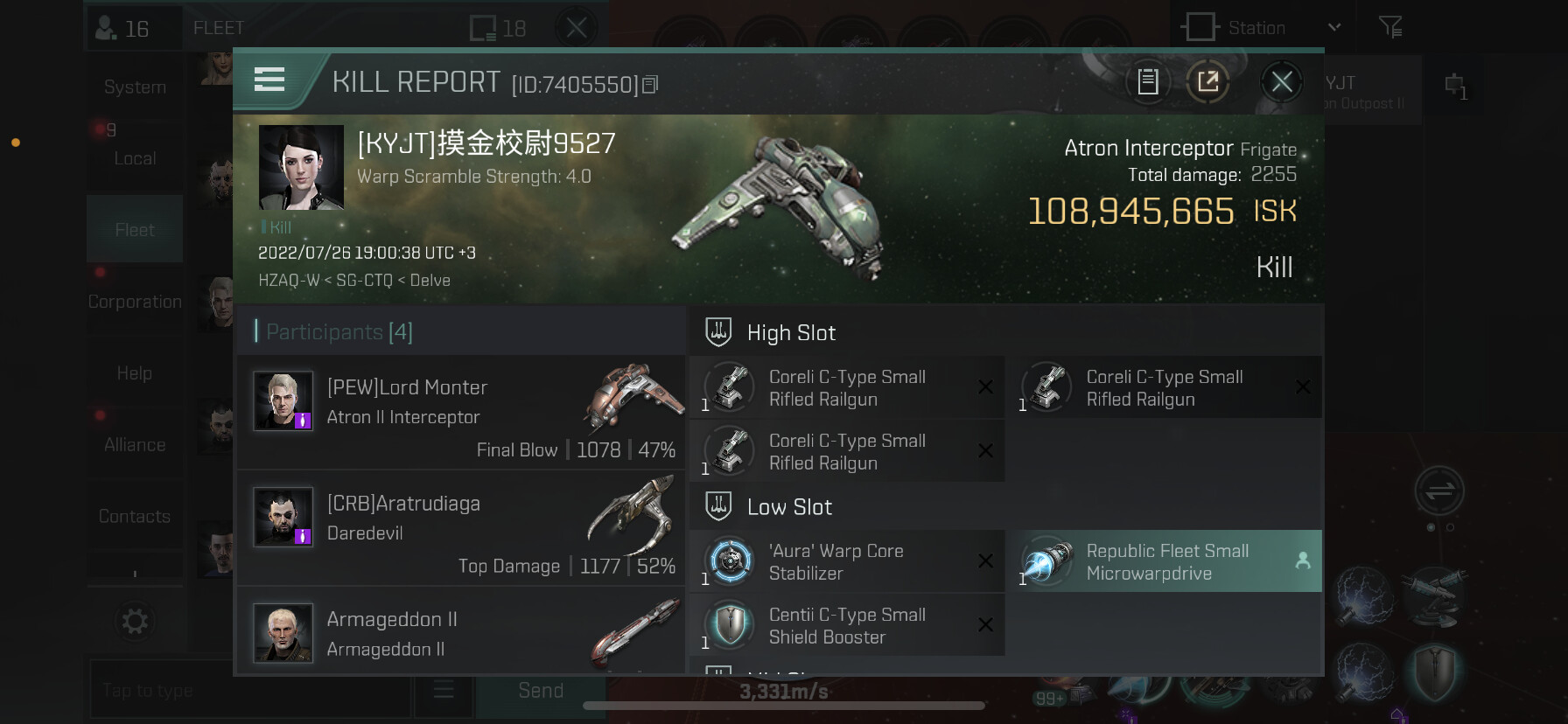Open chat settings gear icon

[135, 622]
